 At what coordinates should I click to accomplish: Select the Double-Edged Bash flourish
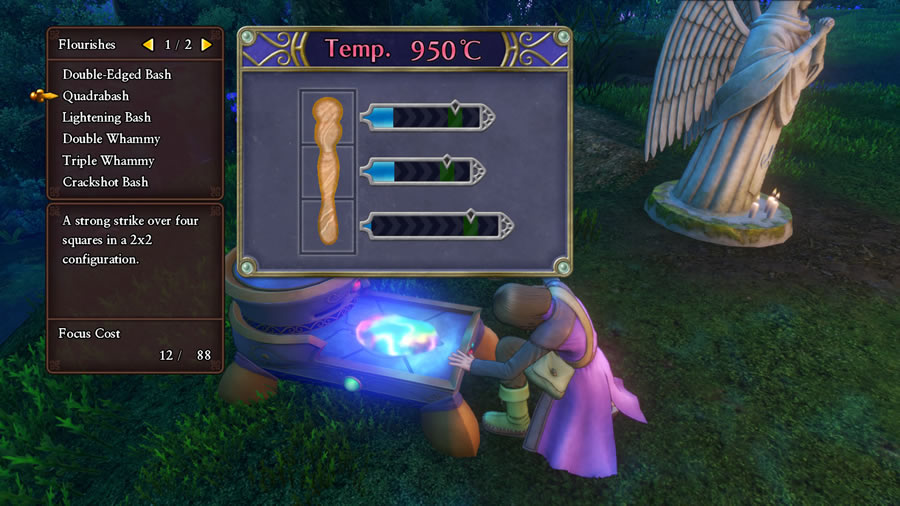116,74
